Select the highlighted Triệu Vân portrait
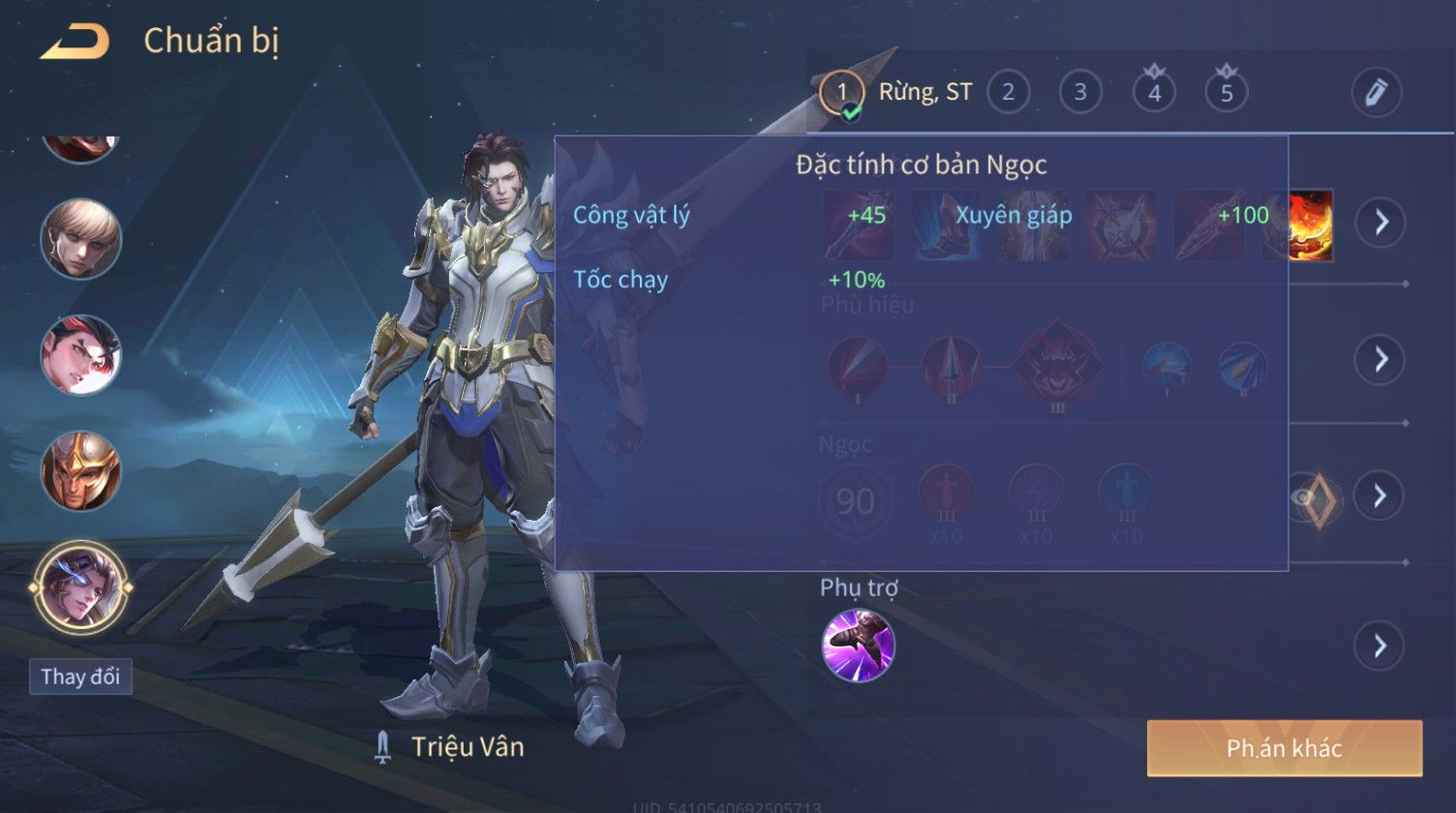The height and width of the screenshot is (813, 1456). coord(81,587)
